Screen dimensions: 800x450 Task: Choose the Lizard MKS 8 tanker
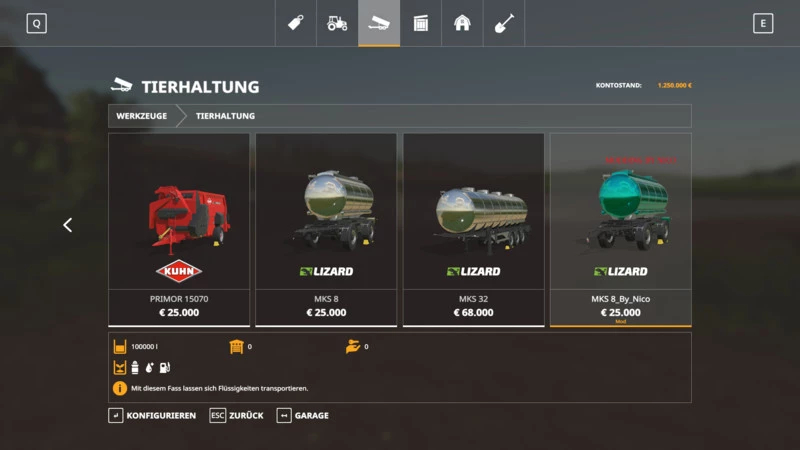click(x=326, y=229)
